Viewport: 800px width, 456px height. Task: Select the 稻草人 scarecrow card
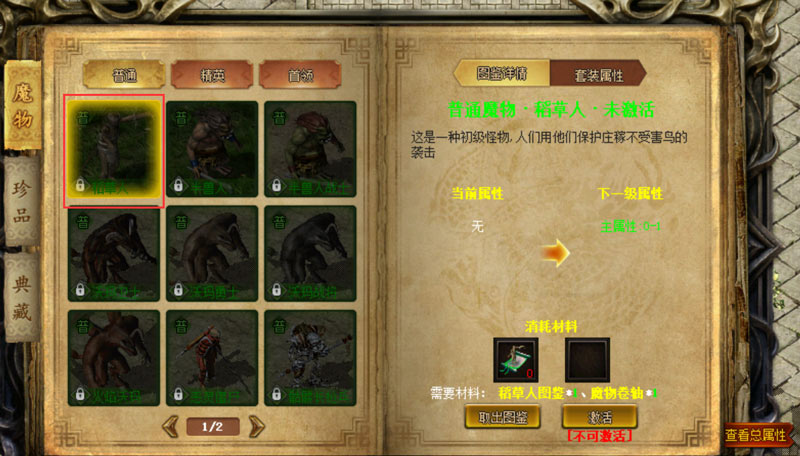(x=113, y=150)
